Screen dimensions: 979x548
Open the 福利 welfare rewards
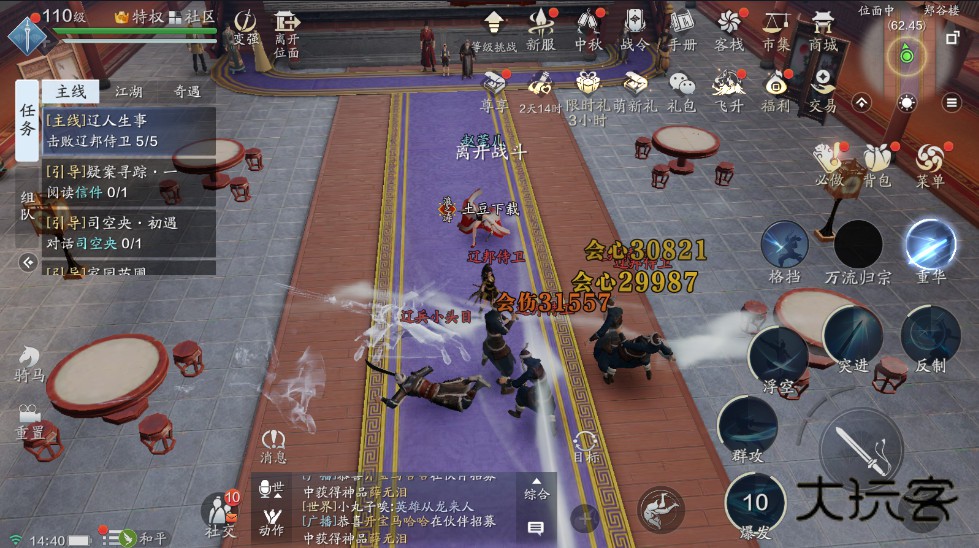tap(775, 88)
